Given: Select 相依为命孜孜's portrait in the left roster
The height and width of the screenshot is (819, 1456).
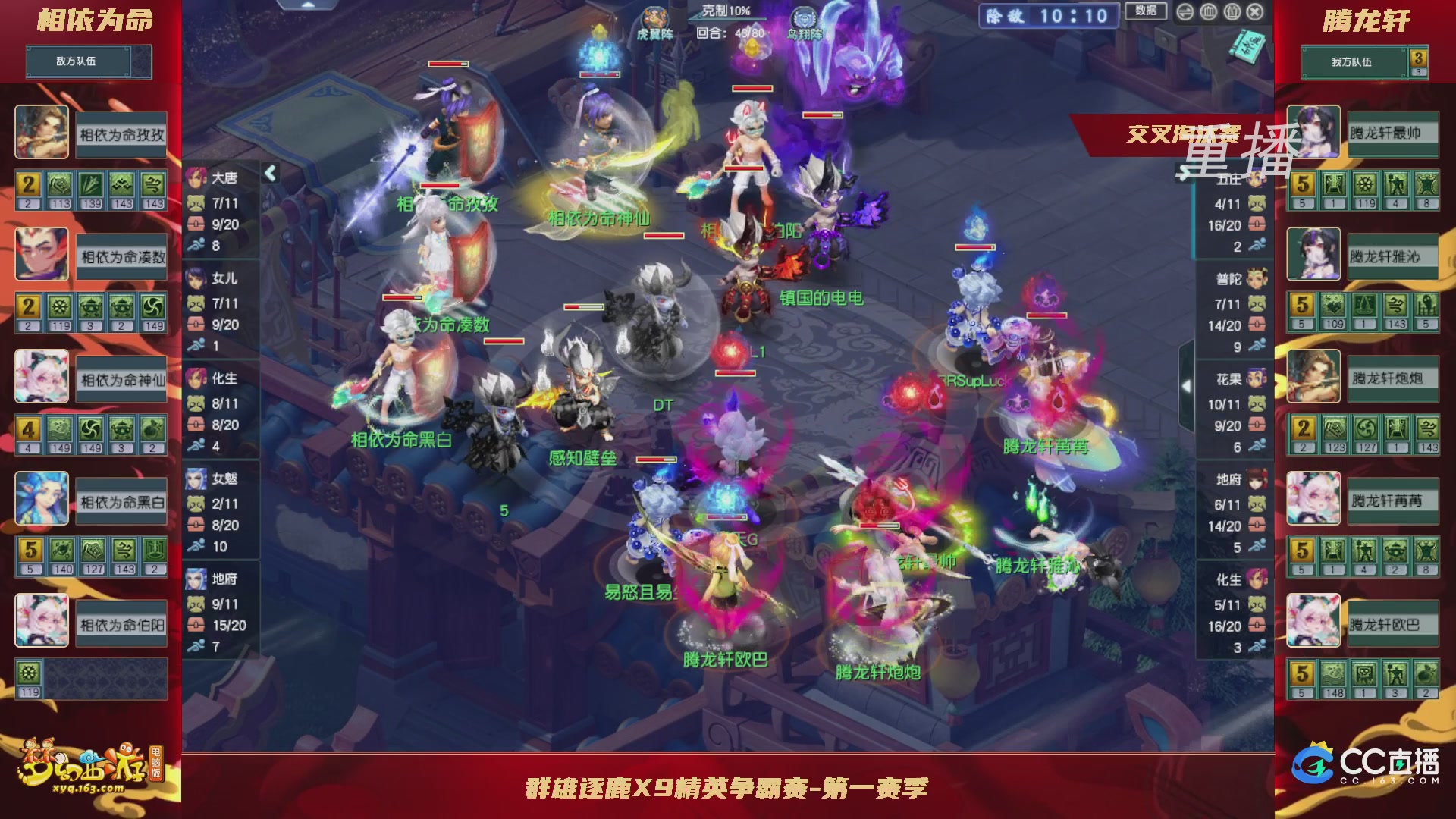Looking at the screenshot, I should (43, 132).
